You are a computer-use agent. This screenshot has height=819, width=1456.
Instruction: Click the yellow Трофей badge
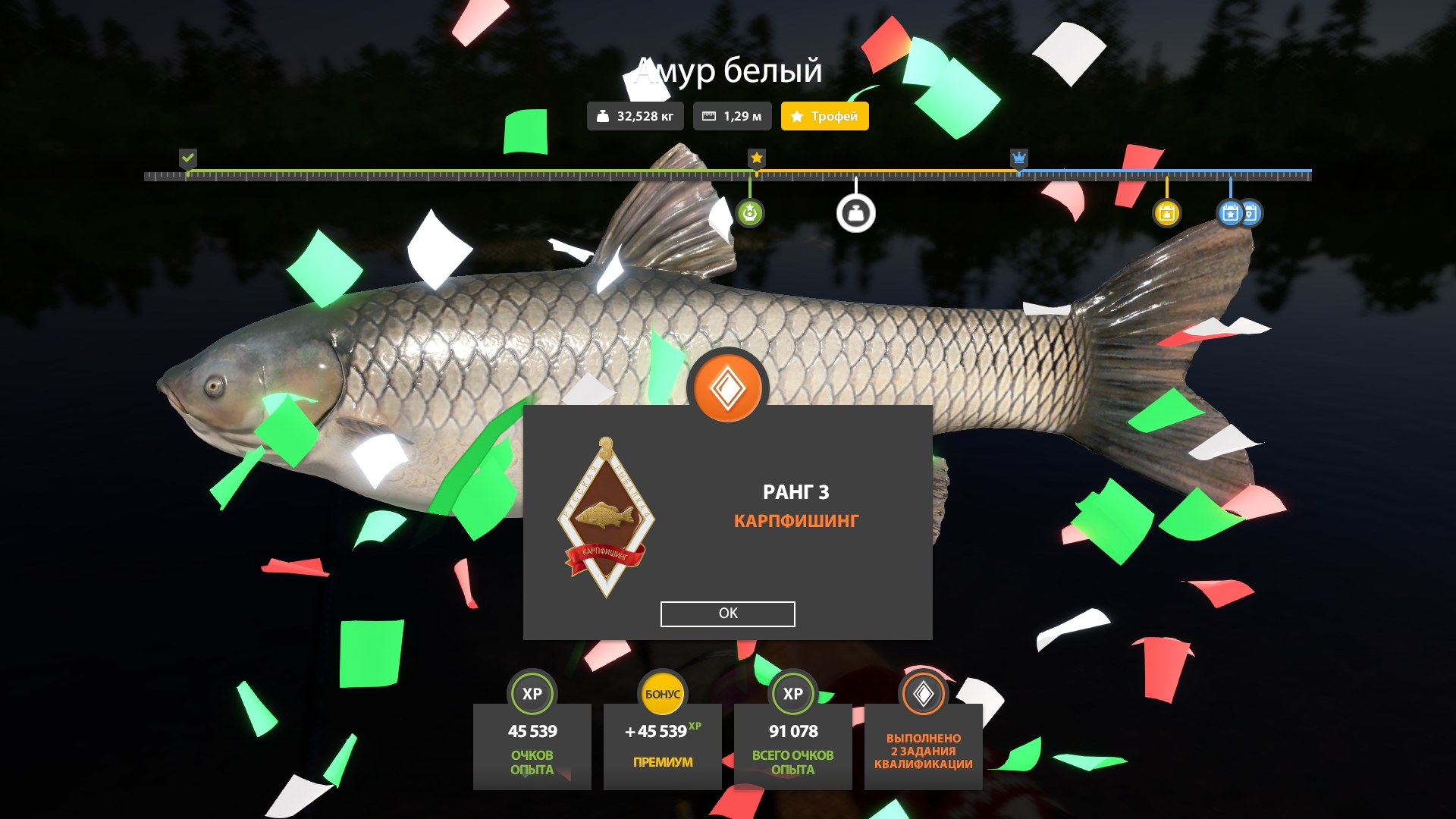pos(824,116)
